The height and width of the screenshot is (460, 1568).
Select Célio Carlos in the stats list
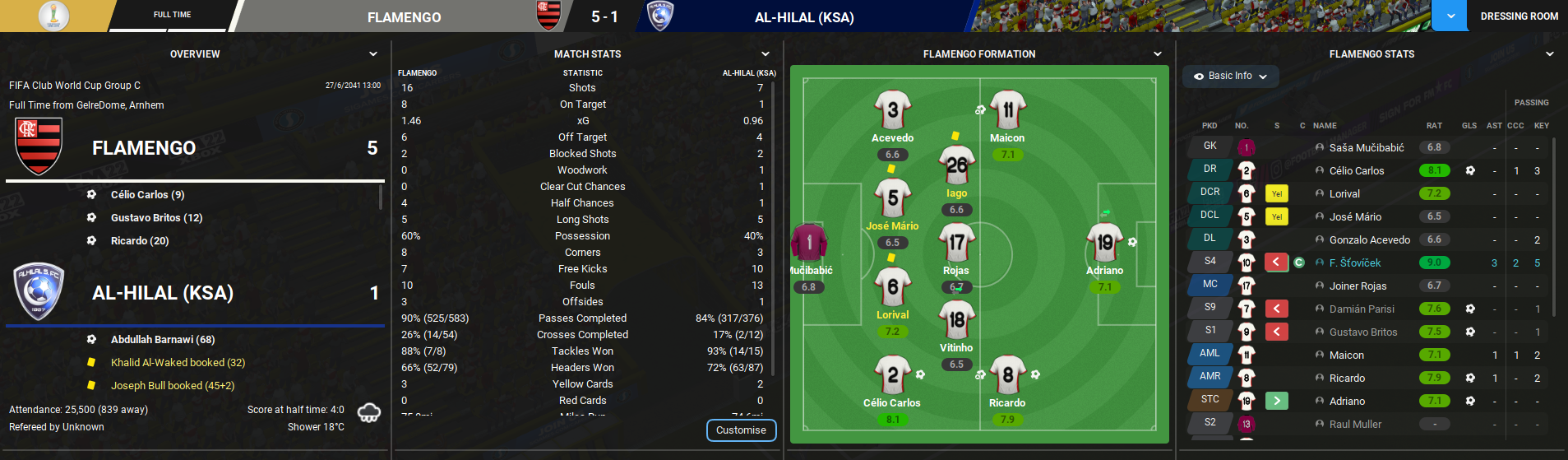pos(1356,171)
